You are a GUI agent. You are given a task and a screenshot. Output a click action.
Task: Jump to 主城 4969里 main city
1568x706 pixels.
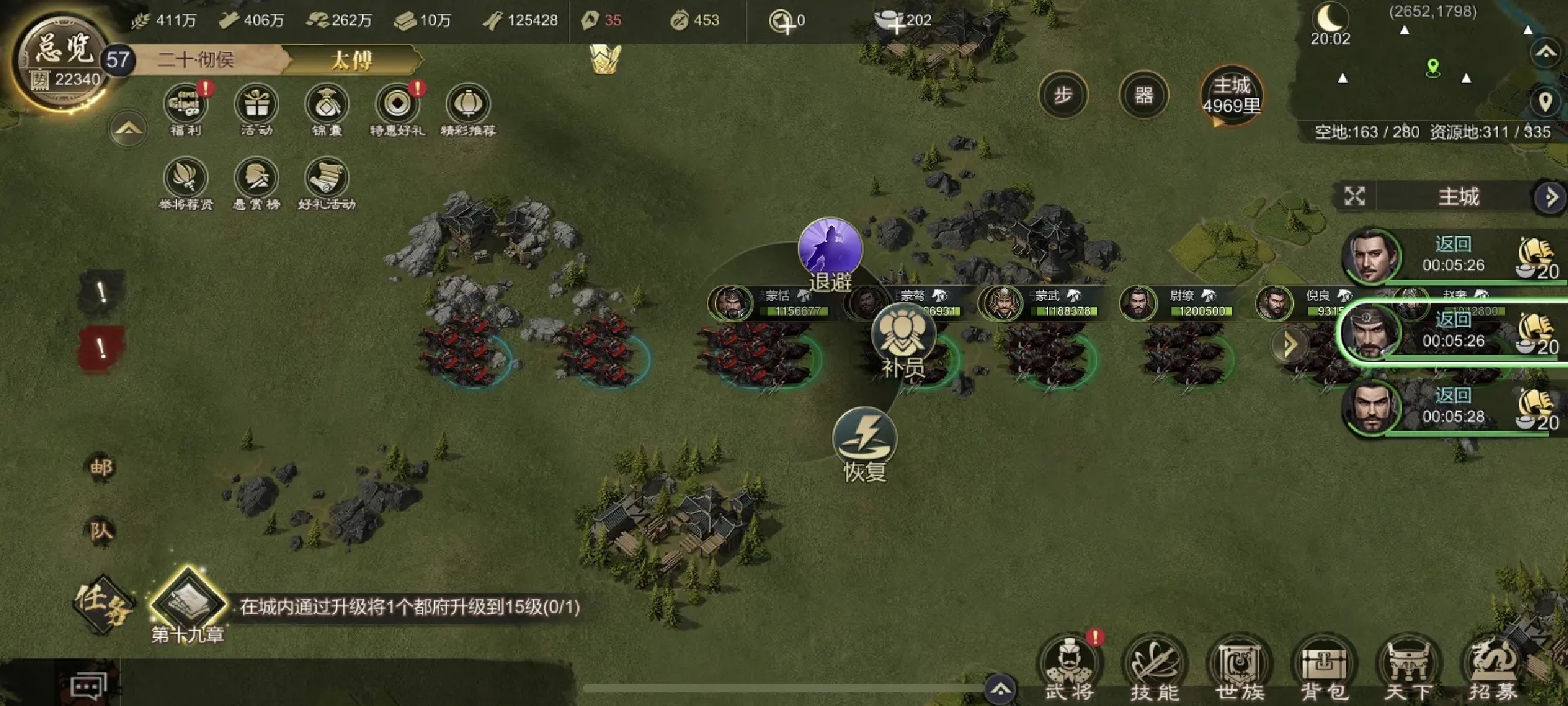coord(1232,95)
